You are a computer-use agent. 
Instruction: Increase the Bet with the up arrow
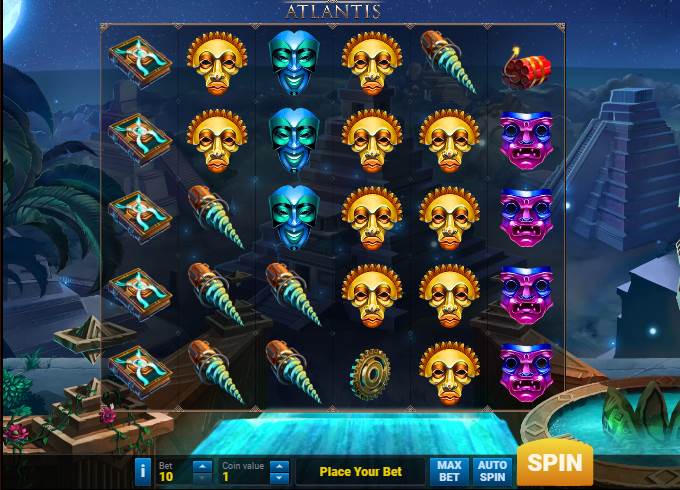point(201,465)
